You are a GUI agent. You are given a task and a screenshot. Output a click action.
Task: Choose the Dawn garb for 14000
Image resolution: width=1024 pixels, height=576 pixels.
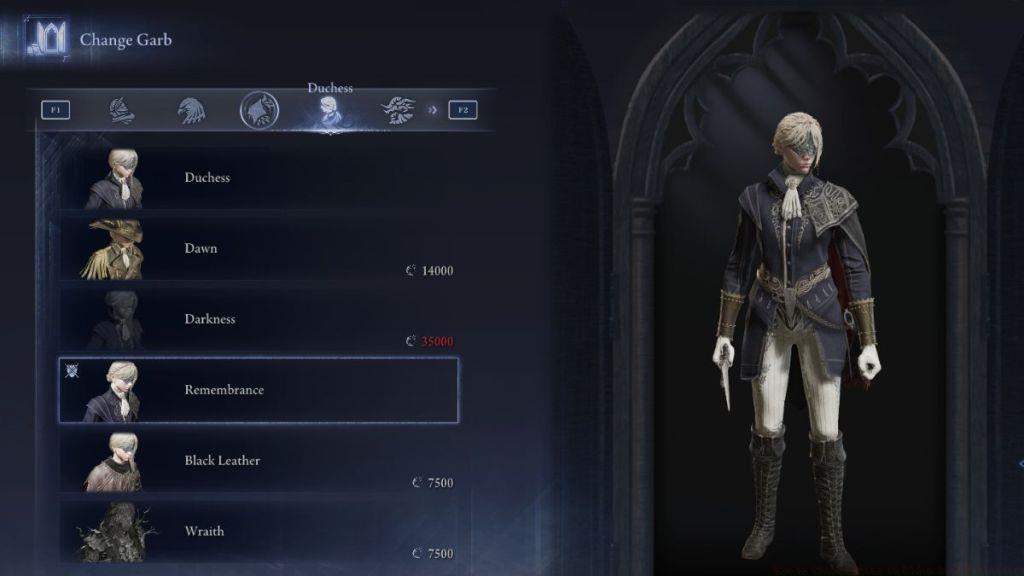258,249
